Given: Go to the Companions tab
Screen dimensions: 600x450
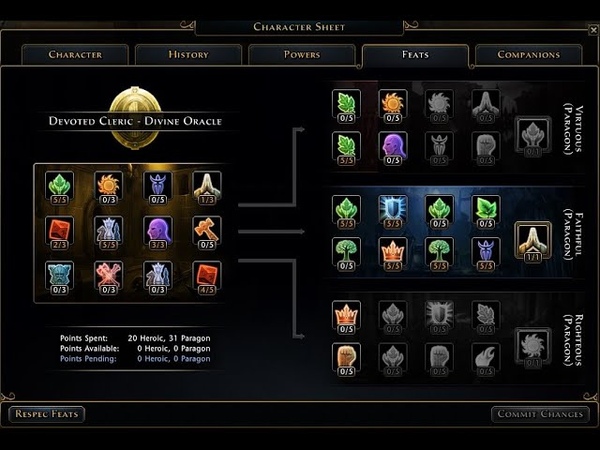Looking at the screenshot, I should (528, 54).
